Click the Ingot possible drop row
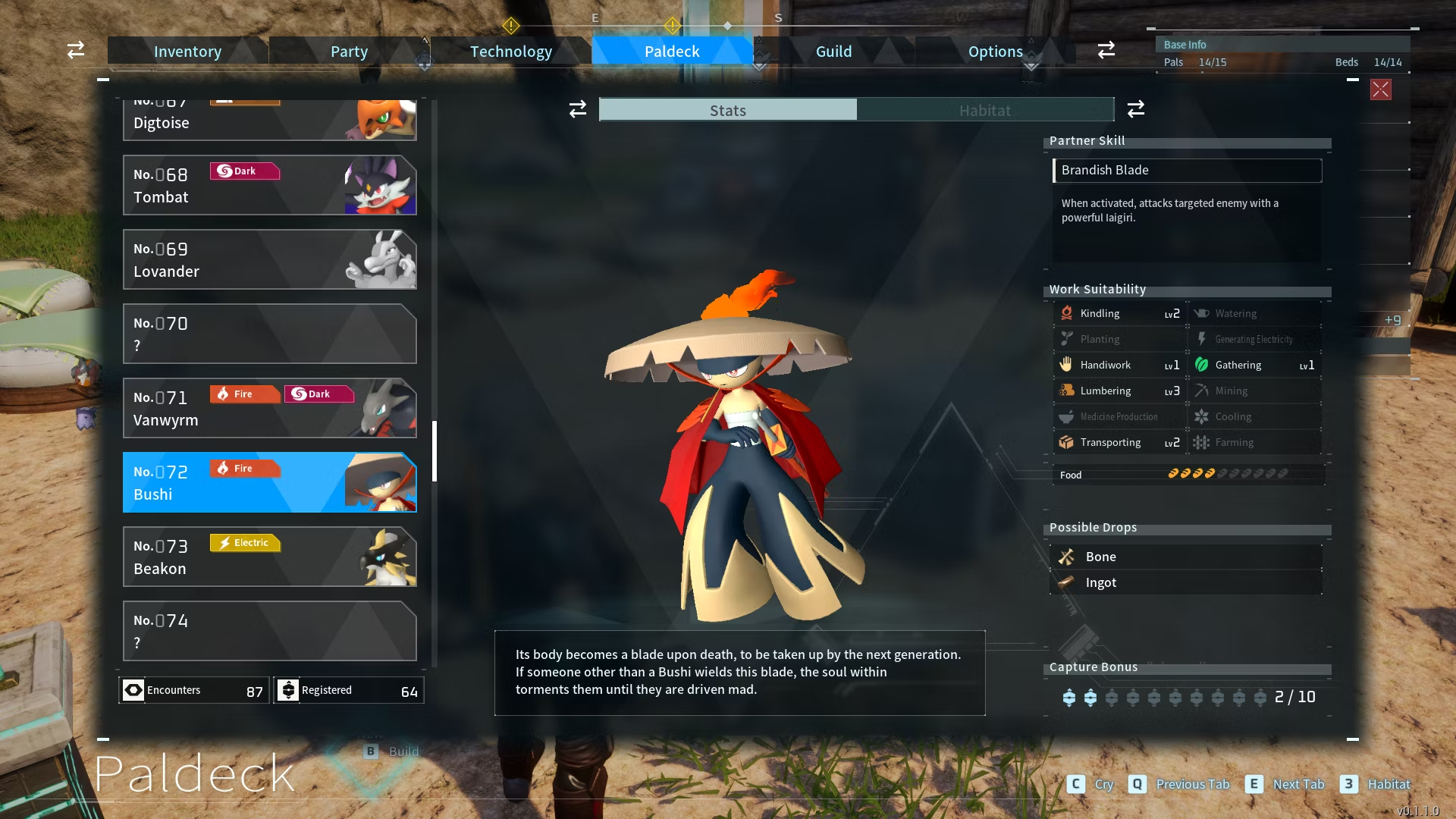The image size is (1456, 819). coord(1187,582)
